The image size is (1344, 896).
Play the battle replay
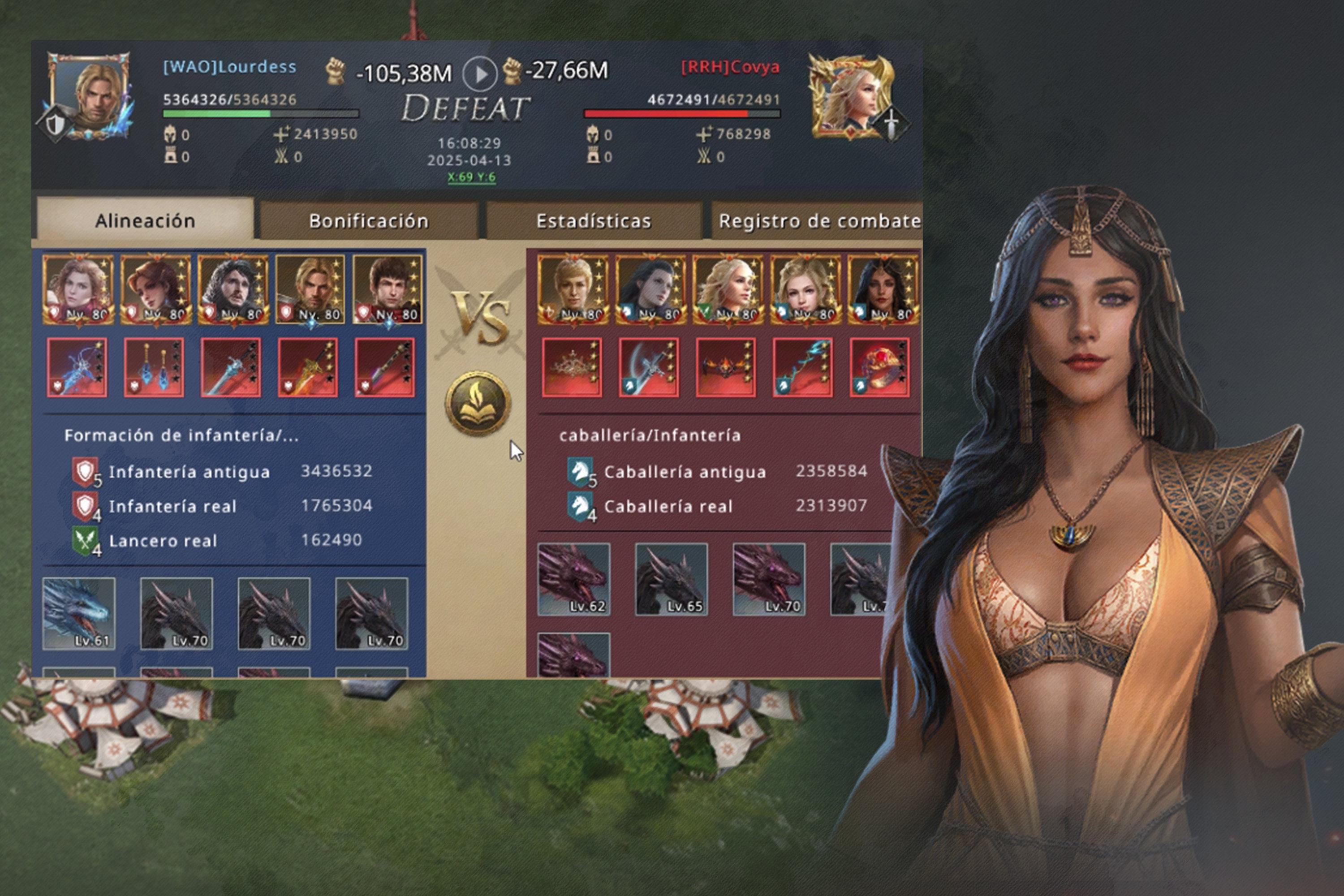(479, 74)
